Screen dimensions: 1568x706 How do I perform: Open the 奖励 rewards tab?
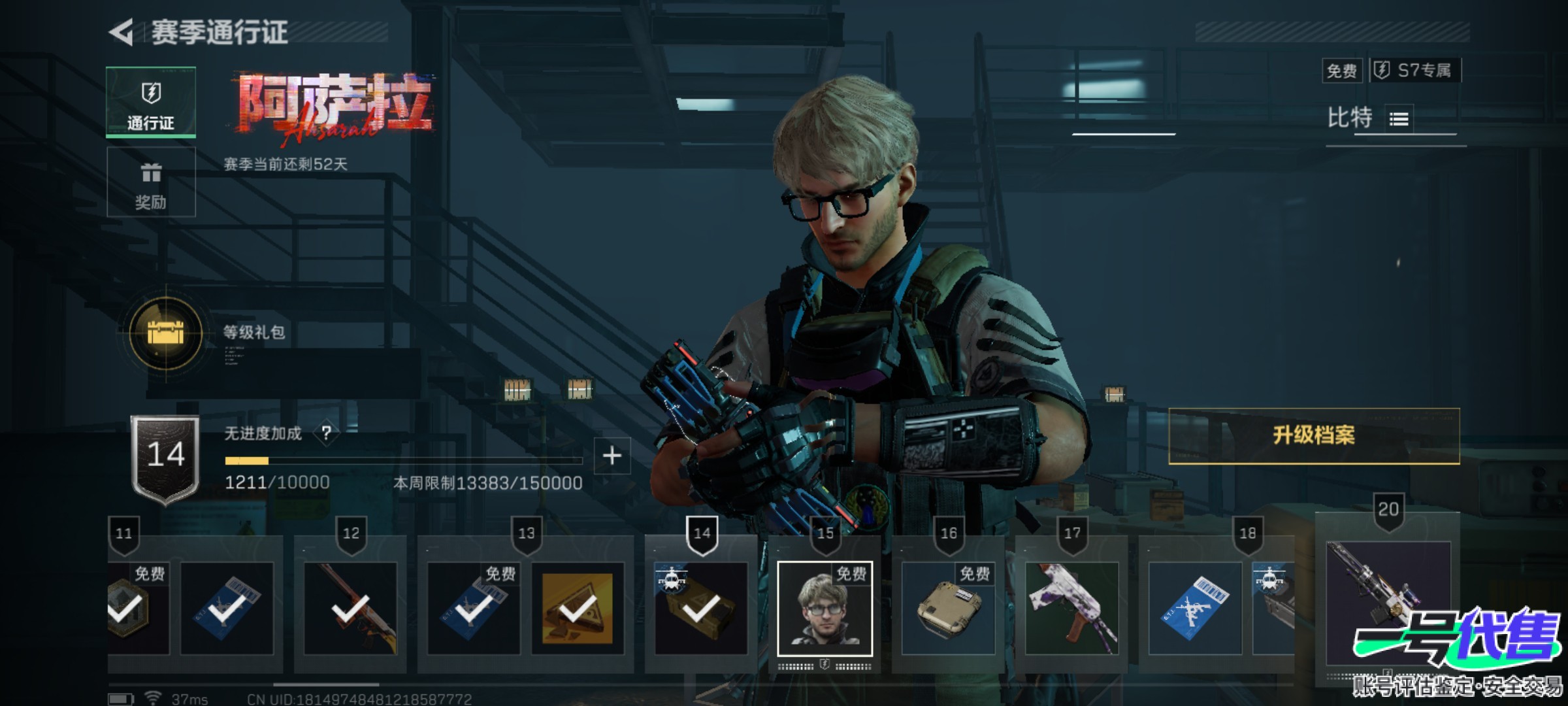[151, 182]
